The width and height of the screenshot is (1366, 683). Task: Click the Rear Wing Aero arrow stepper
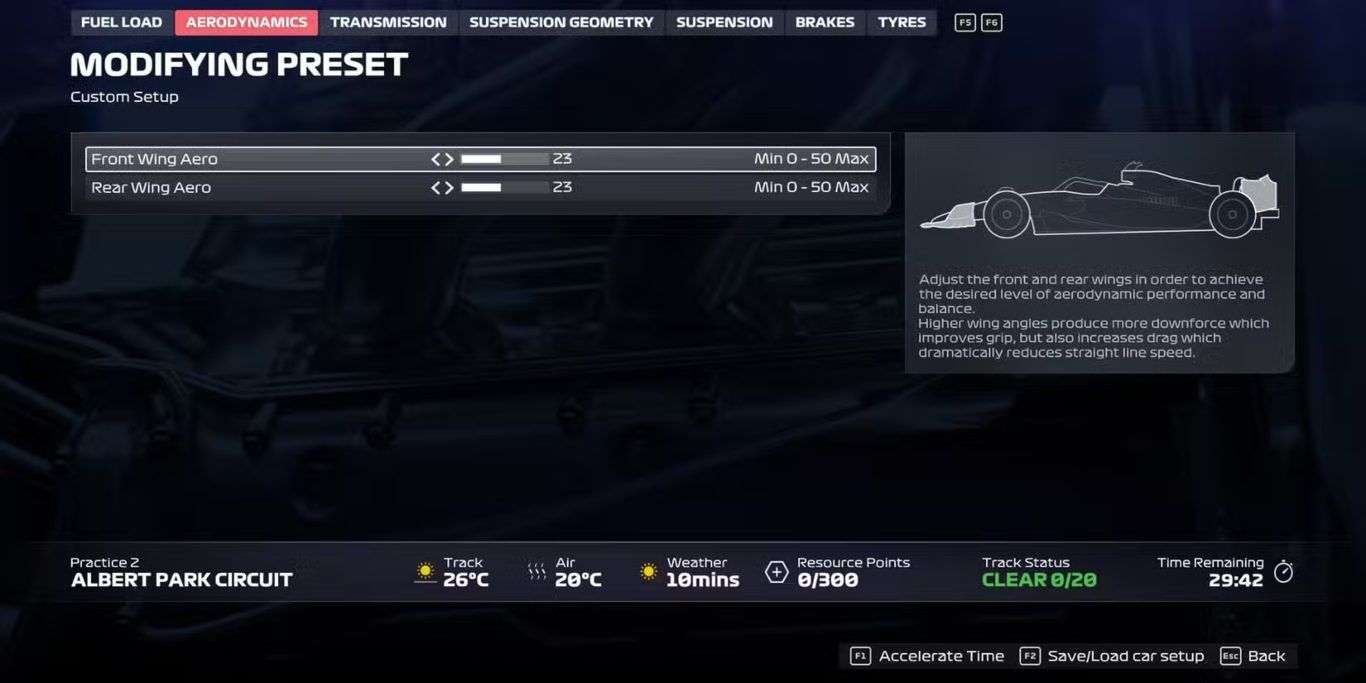coord(442,187)
